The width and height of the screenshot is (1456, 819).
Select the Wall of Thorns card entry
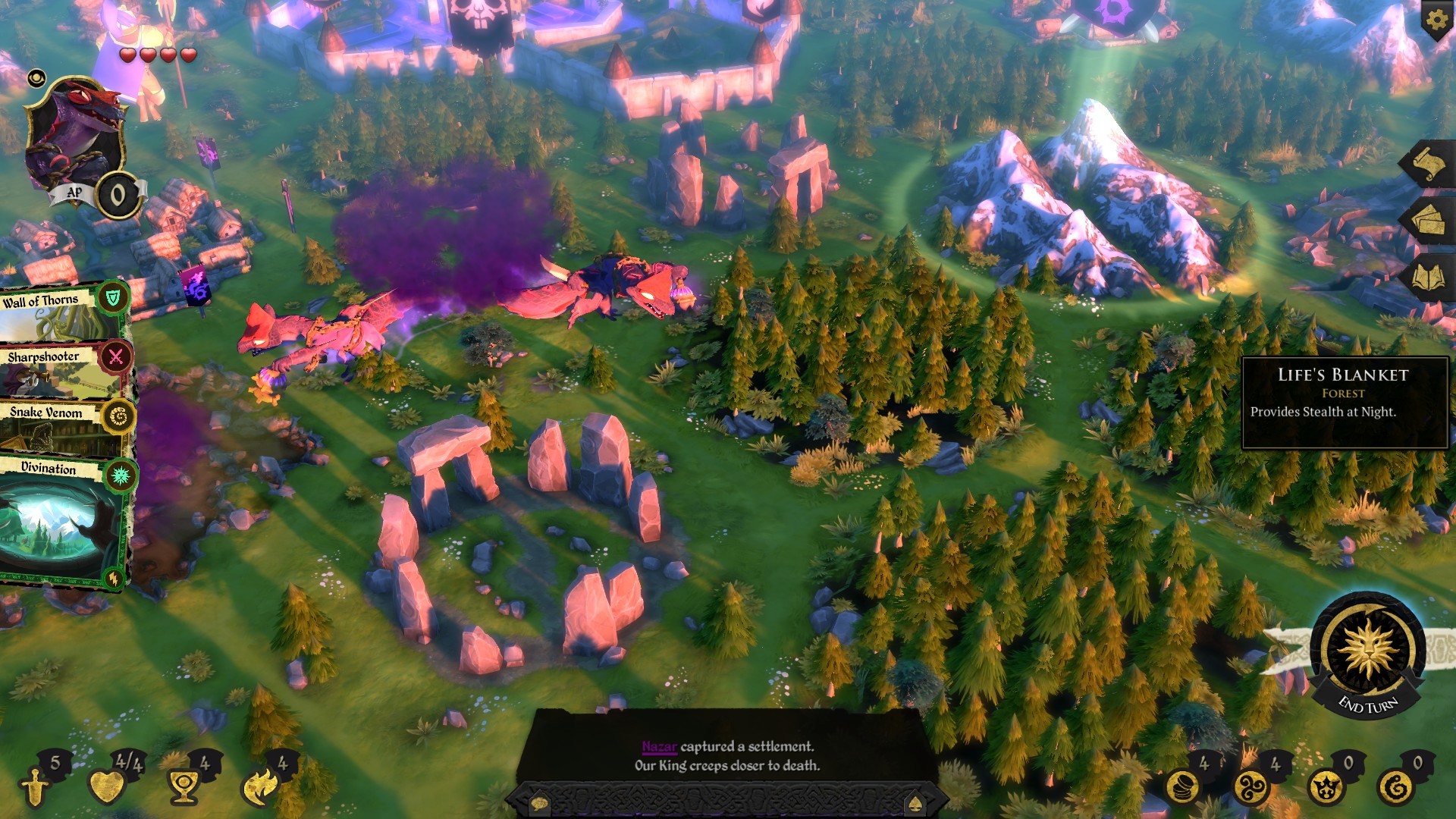pos(42,299)
